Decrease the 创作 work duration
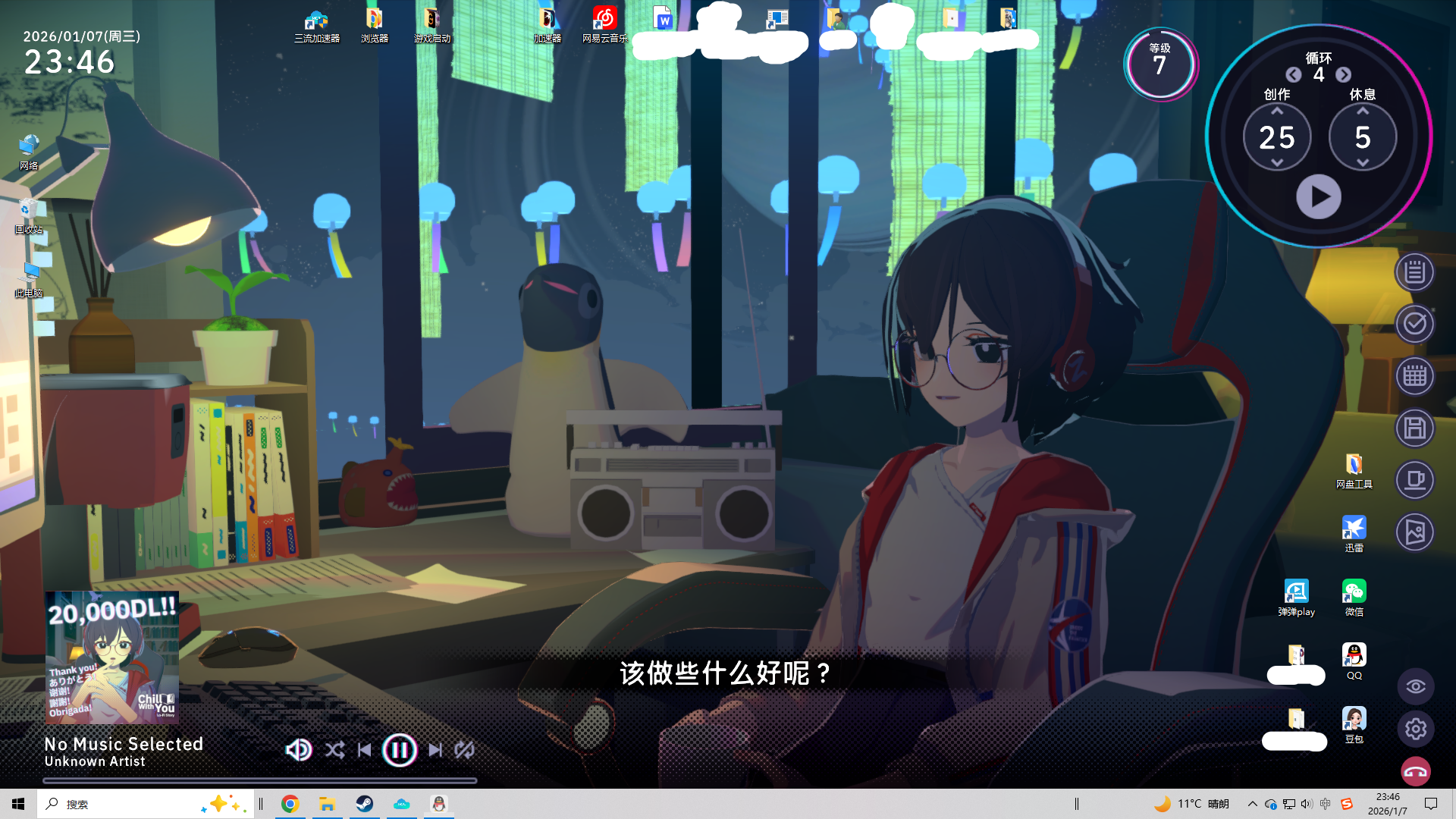This screenshot has width=1456, height=819. coord(1277,163)
